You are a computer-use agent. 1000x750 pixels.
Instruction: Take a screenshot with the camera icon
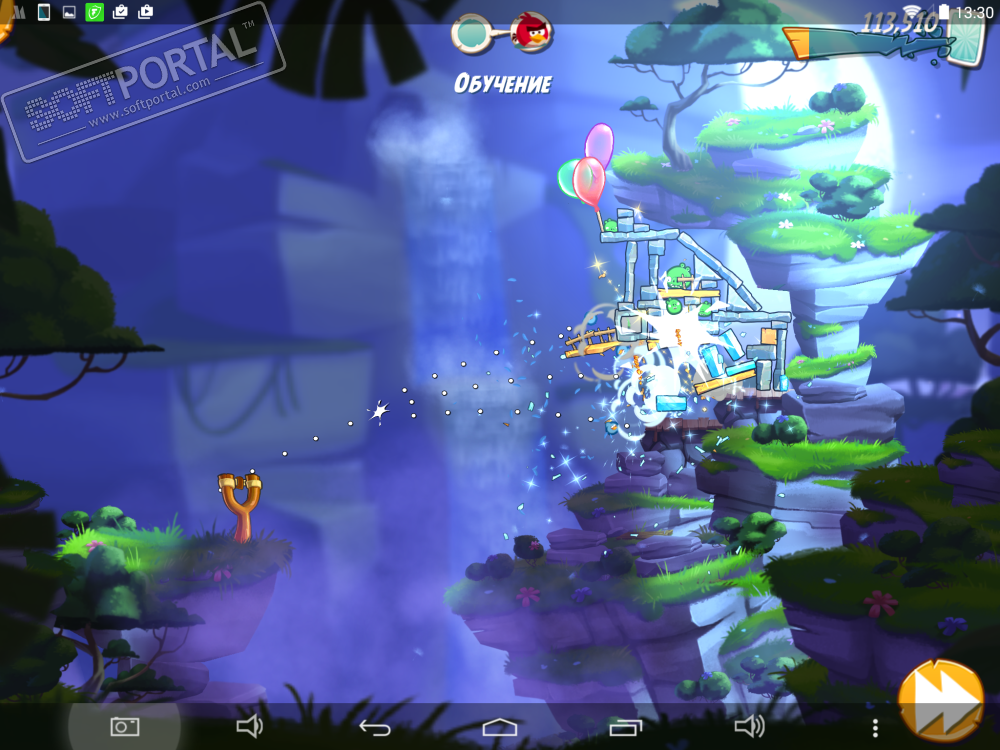pyautogui.click(x=124, y=727)
